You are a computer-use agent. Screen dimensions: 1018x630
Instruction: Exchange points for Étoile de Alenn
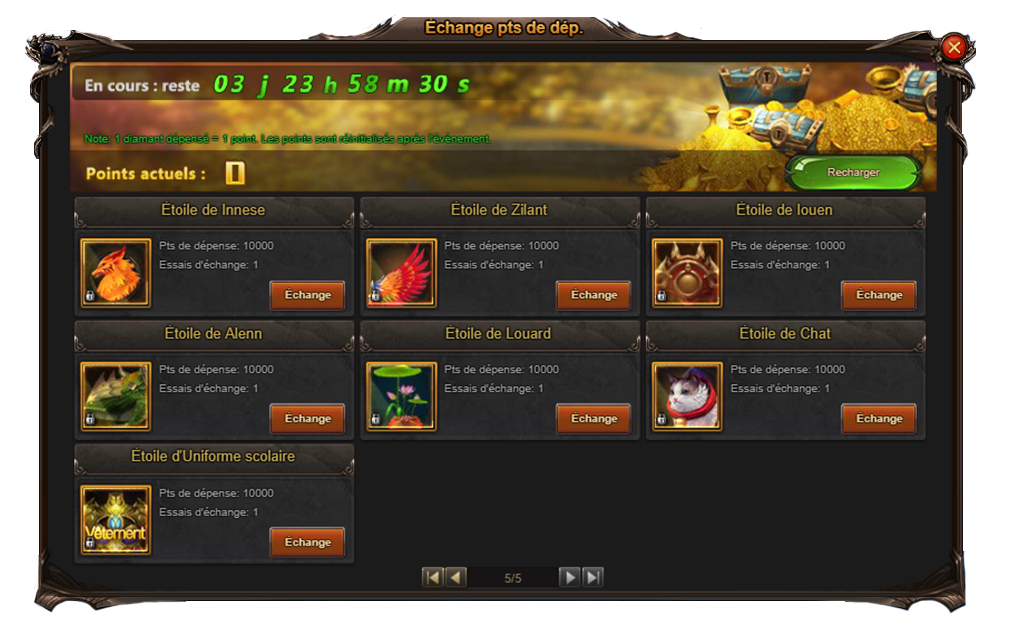pyautogui.click(x=307, y=419)
